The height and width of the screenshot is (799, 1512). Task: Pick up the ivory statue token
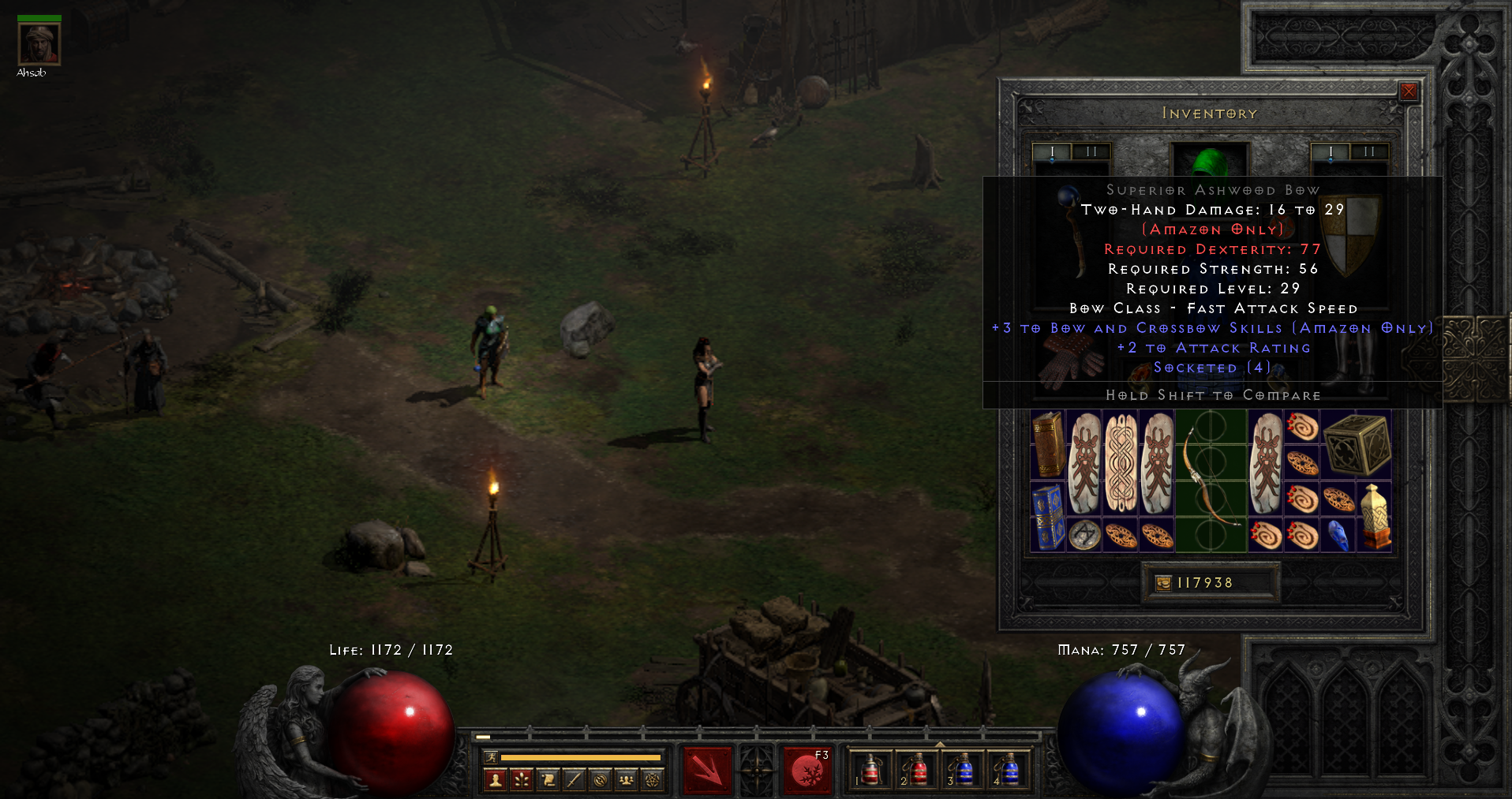pyautogui.click(x=1375, y=517)
